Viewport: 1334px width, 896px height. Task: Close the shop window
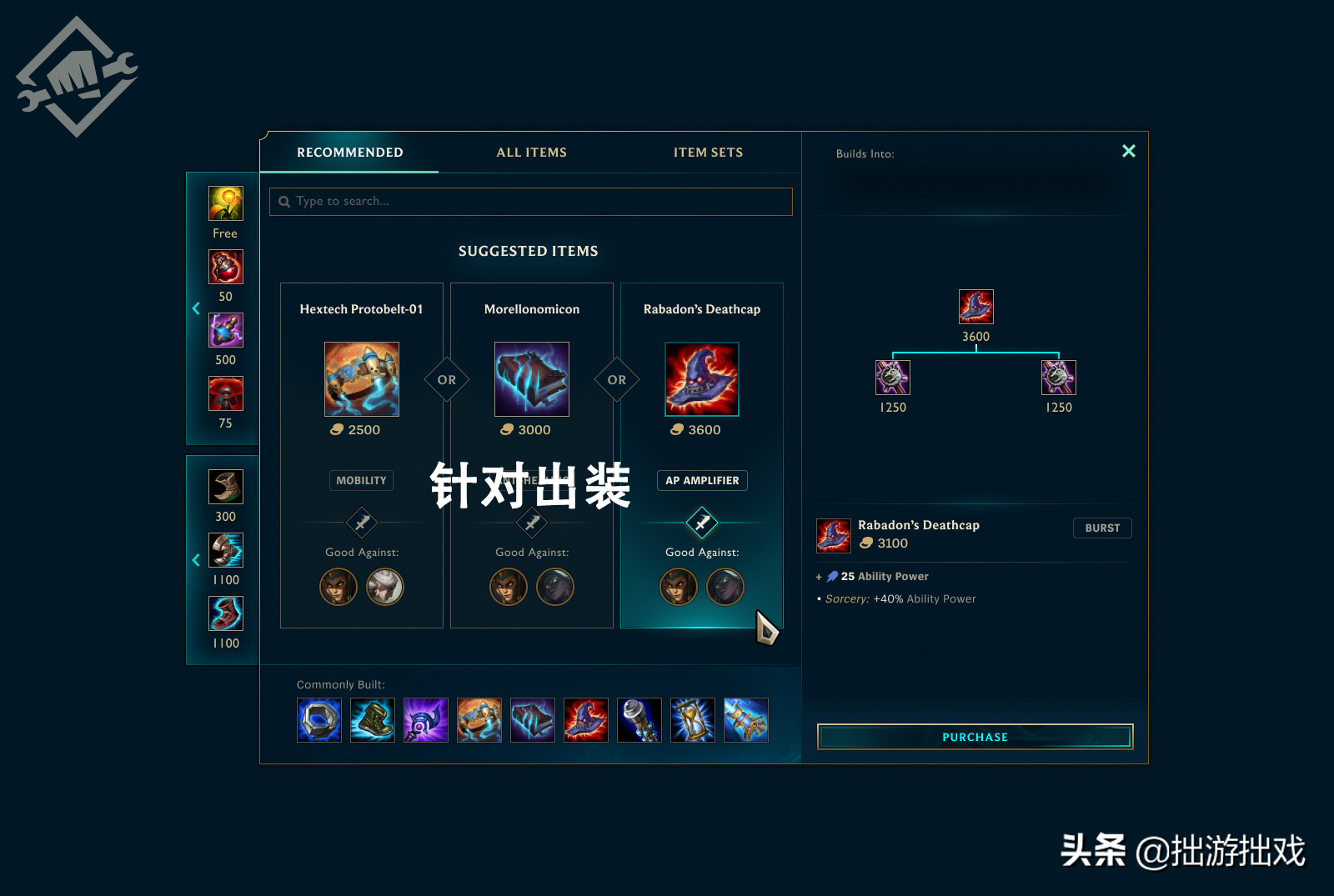[1128, 151]
